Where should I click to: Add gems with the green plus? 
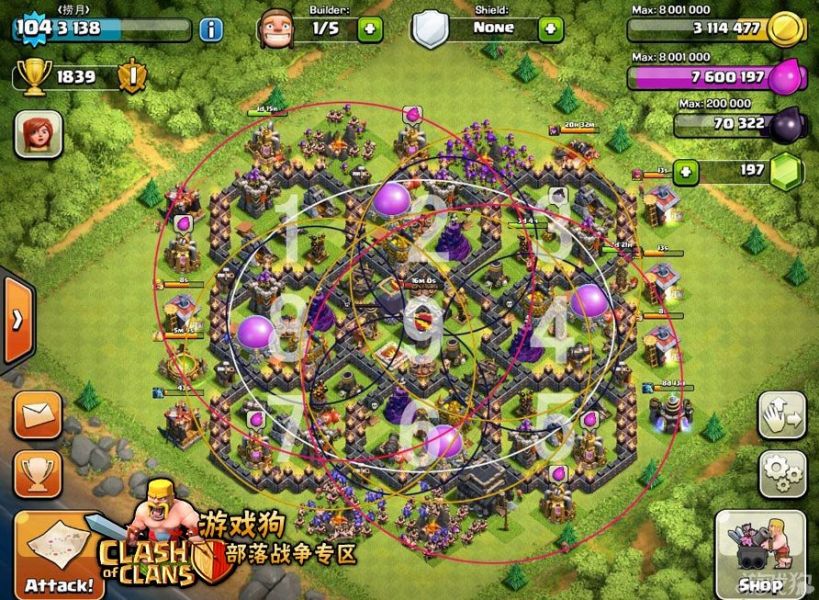pos(685,171)
